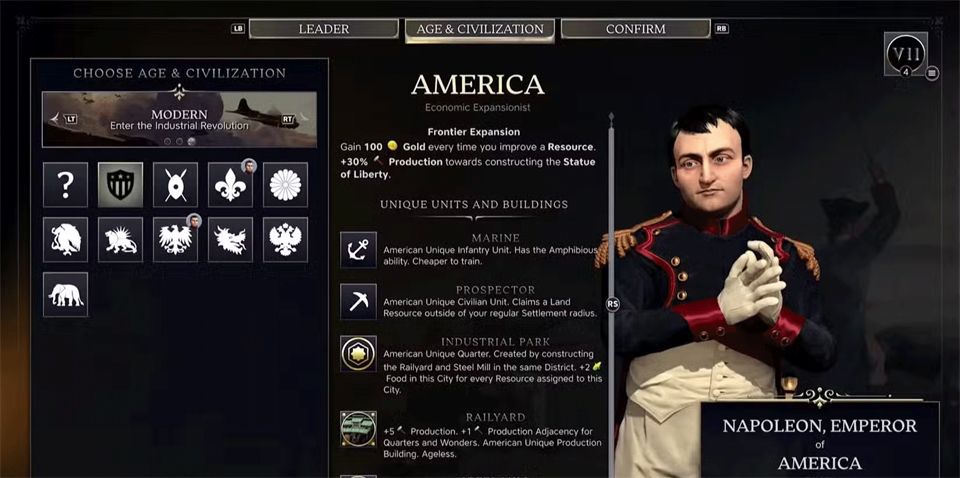Go to the Confirm tab
The height and width of the screenshot is (478, 960).
click(635, 29)
